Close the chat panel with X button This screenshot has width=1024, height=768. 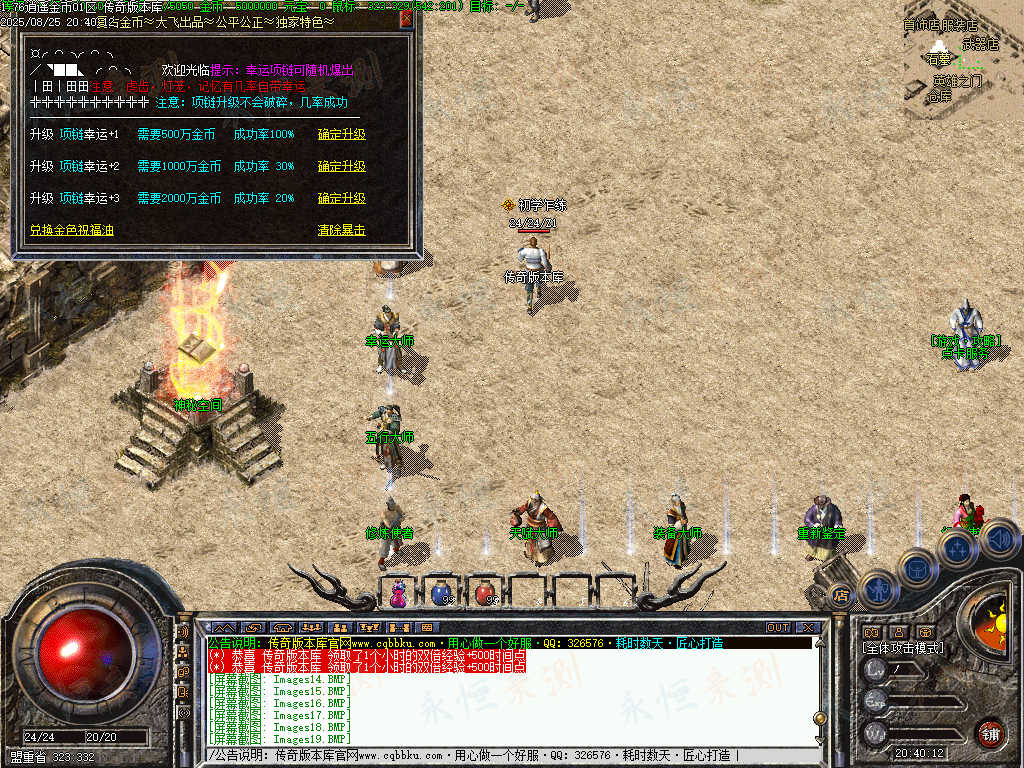(808, 628)
